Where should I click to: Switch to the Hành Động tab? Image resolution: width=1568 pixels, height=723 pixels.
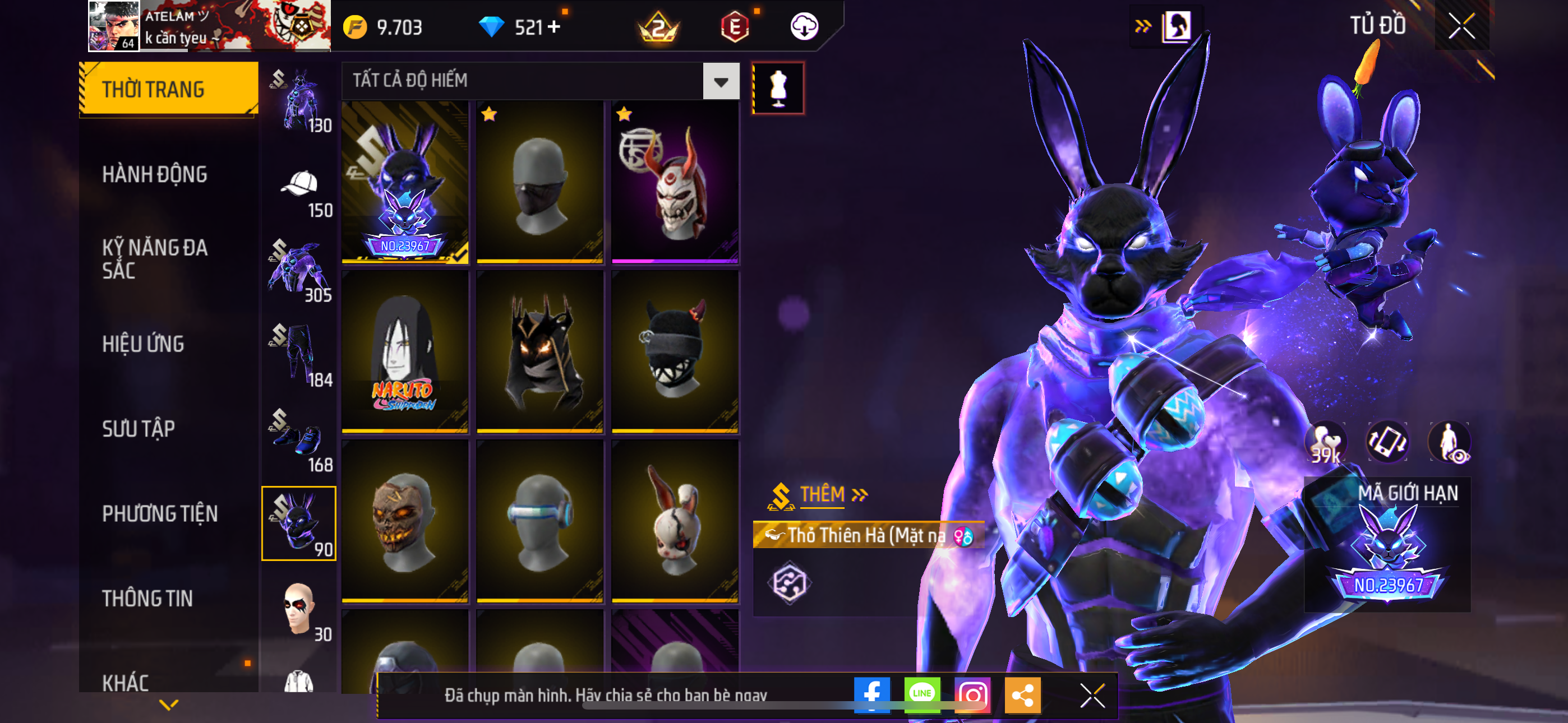point(155,175)
